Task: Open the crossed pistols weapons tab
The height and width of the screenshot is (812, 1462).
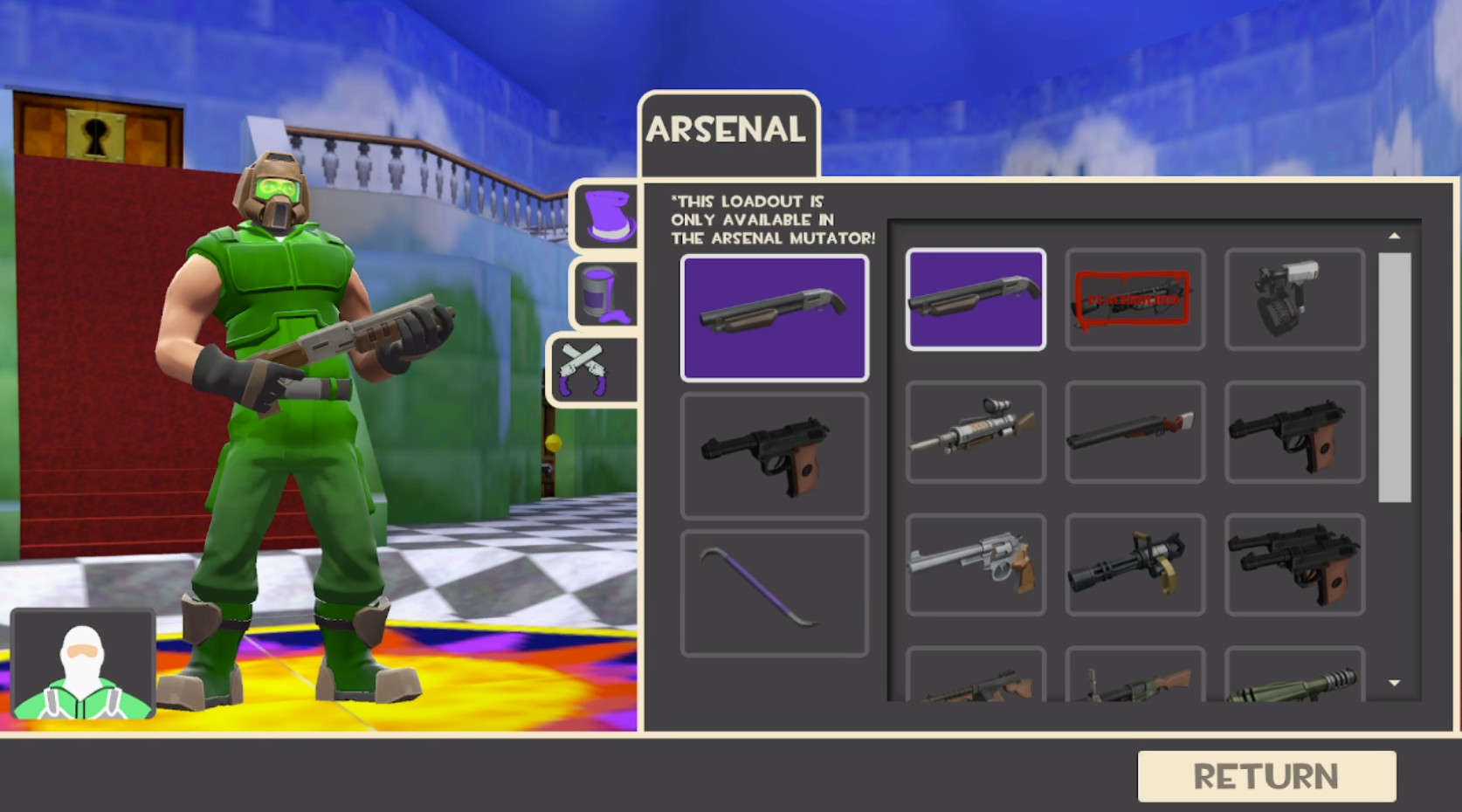Action: point(592,368)
